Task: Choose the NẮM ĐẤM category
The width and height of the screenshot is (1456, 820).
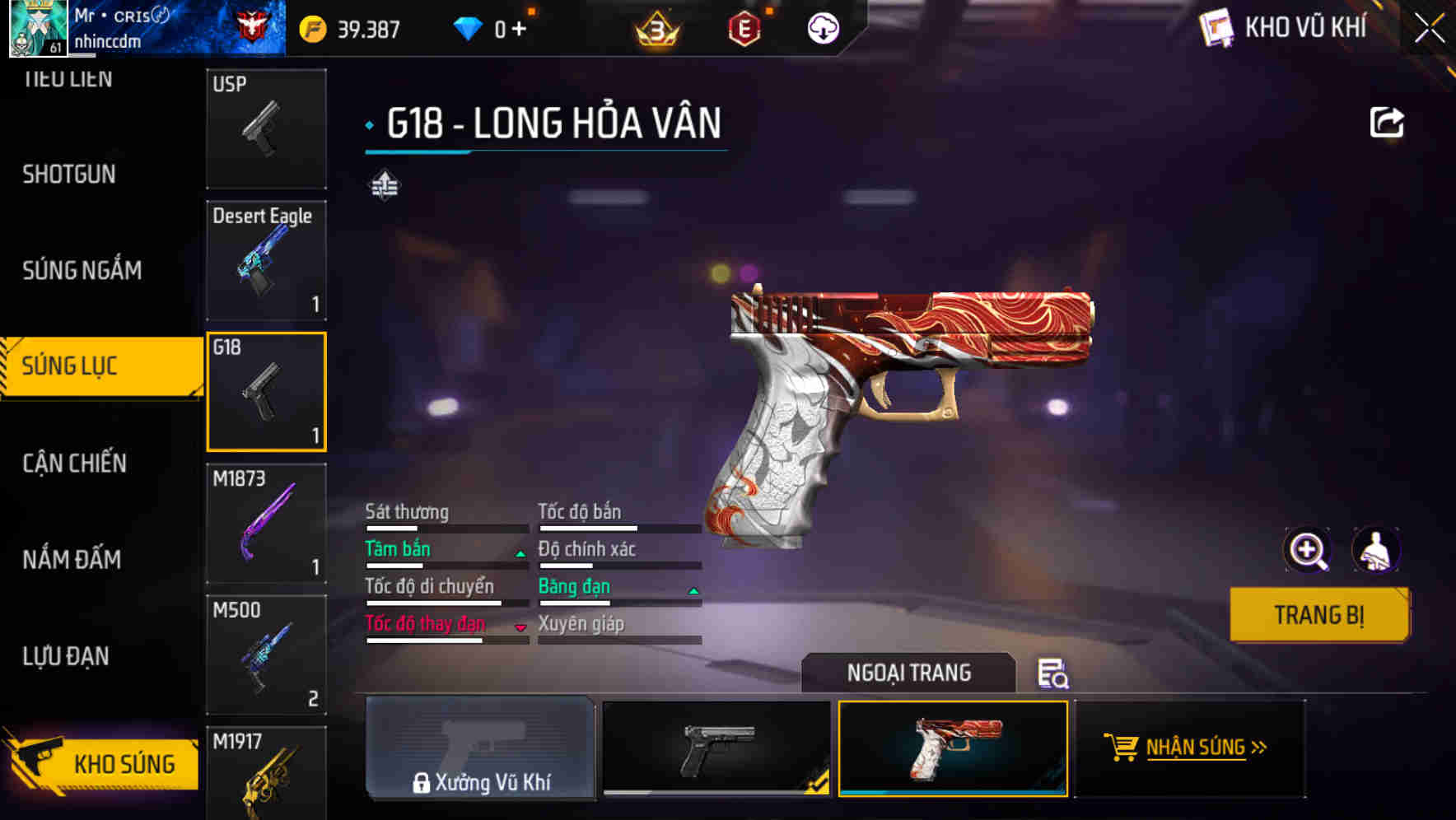Action: point(72,560)
